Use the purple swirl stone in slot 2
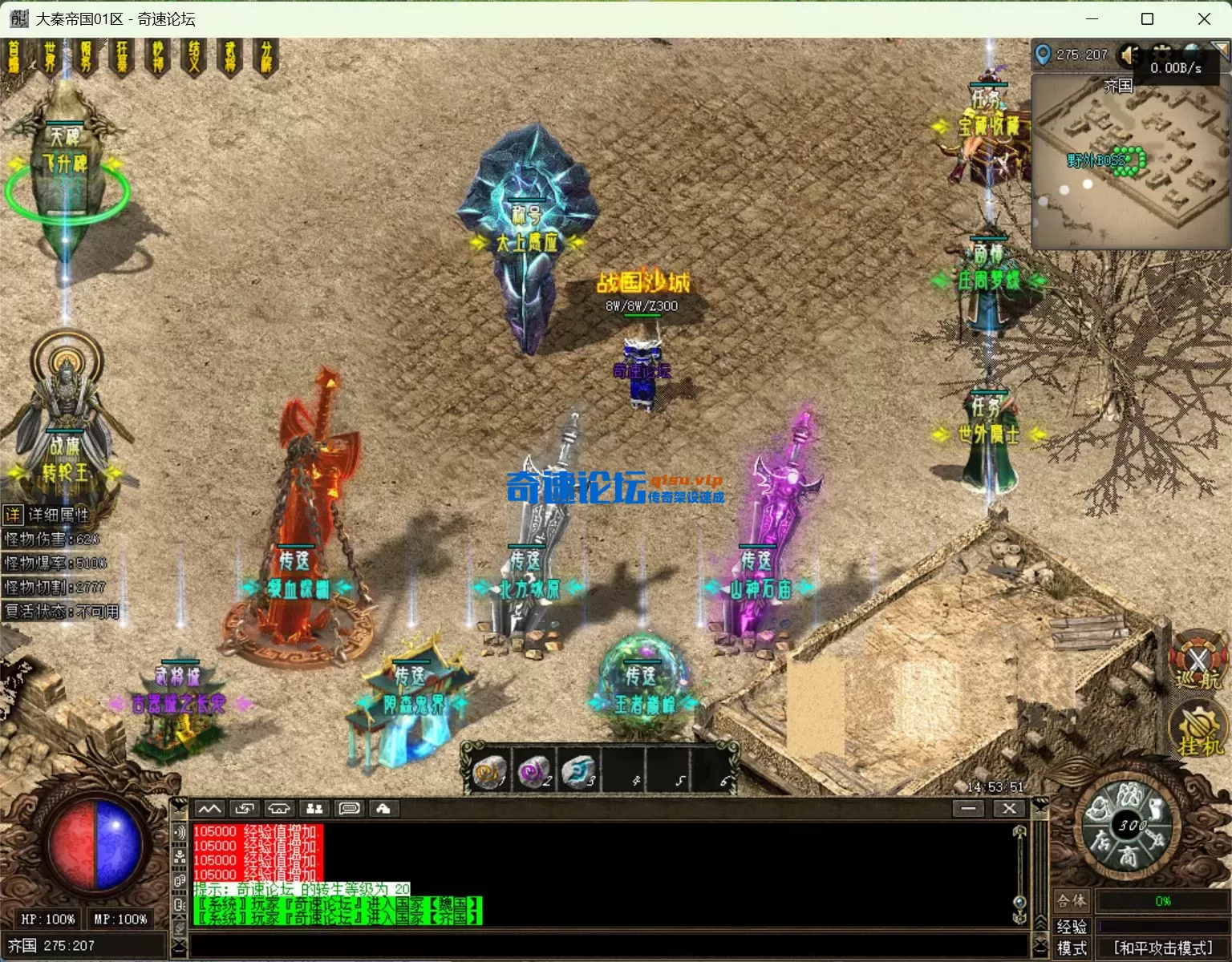This screenshot has width=1232, height=962. [x=533, y=771]
